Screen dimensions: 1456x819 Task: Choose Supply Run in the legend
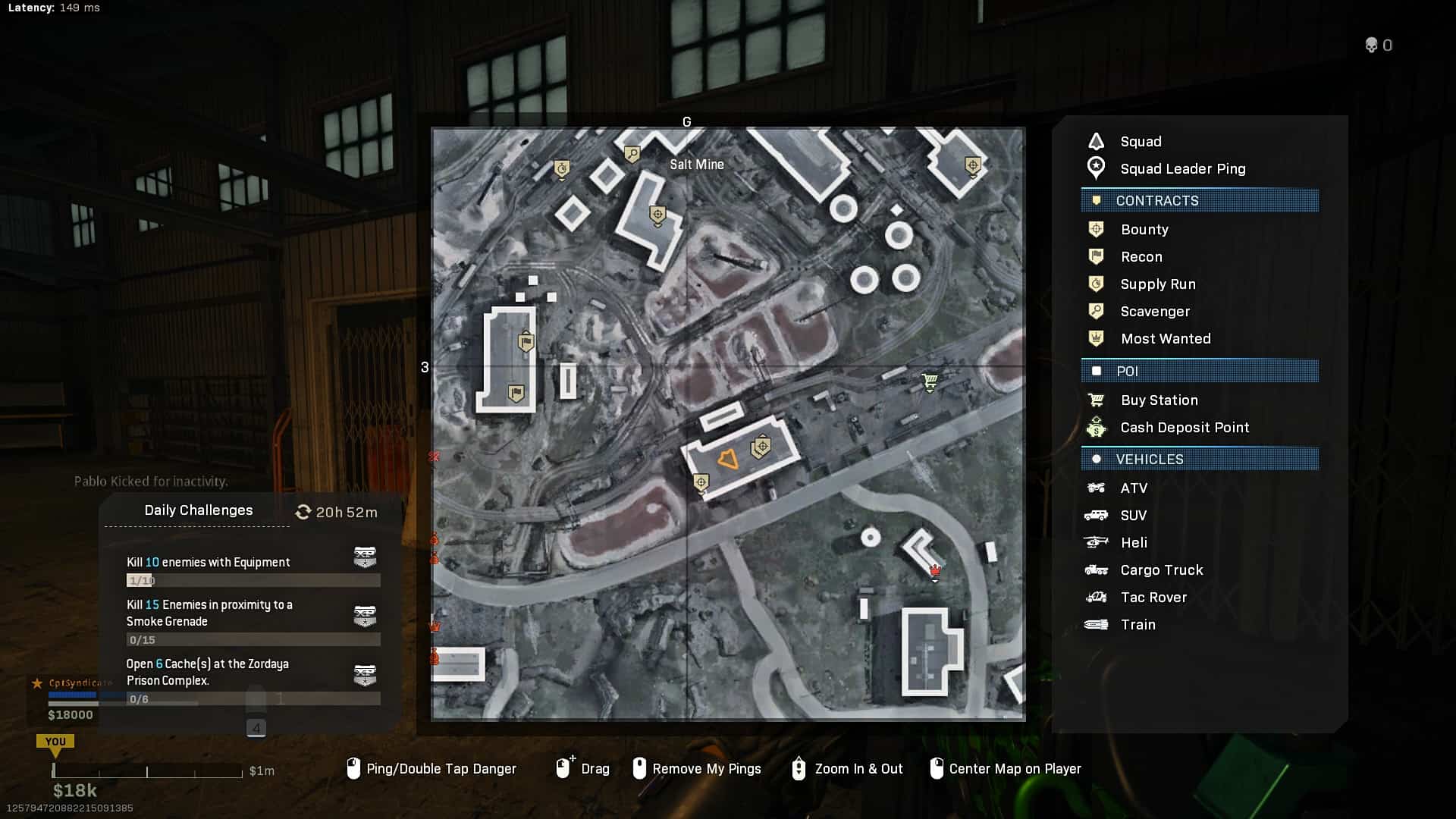[1157, 284]
